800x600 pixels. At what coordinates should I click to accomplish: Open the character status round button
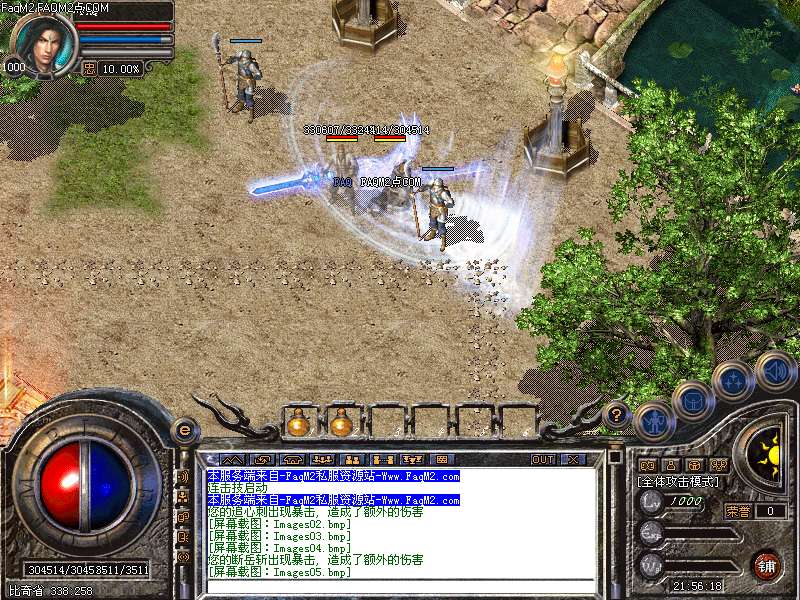click(x=654, y=421)
